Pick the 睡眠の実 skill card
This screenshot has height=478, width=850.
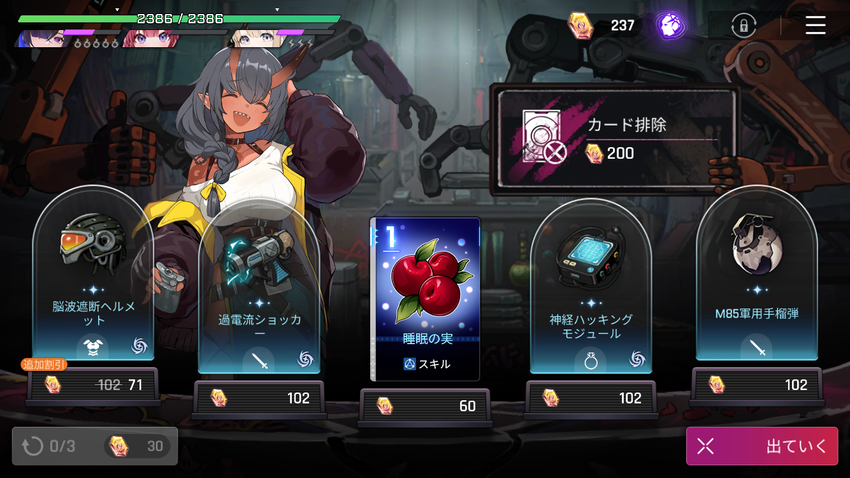click(425, 298)
